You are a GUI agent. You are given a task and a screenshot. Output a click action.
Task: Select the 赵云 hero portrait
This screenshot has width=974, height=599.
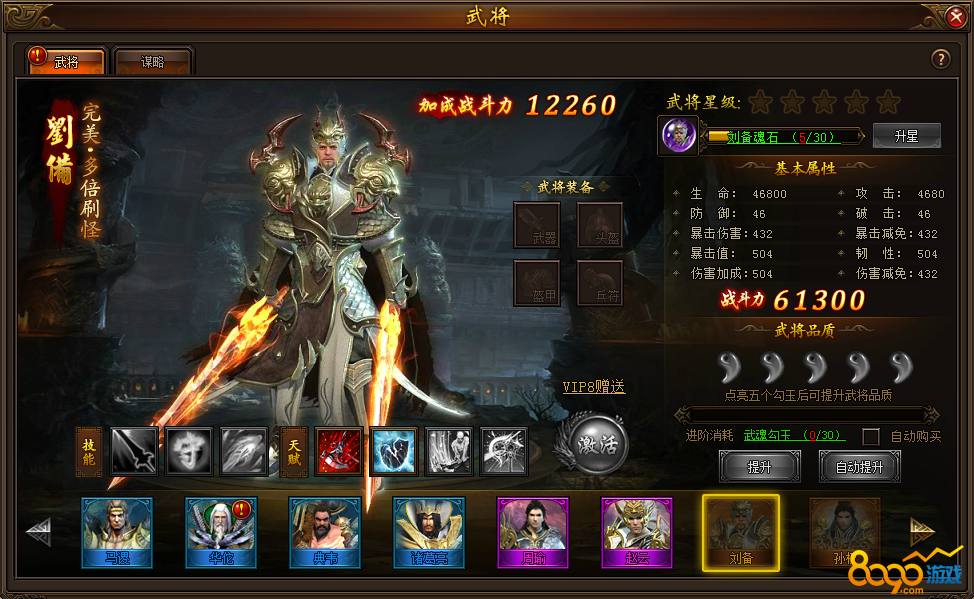[x=637, y=532]
